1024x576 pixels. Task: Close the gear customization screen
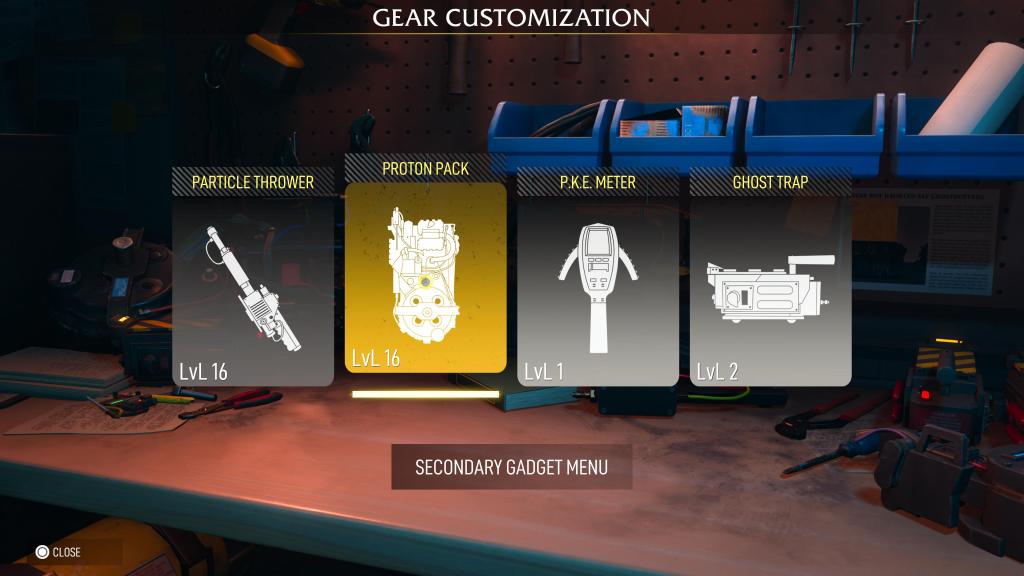(x=58, y=552)
